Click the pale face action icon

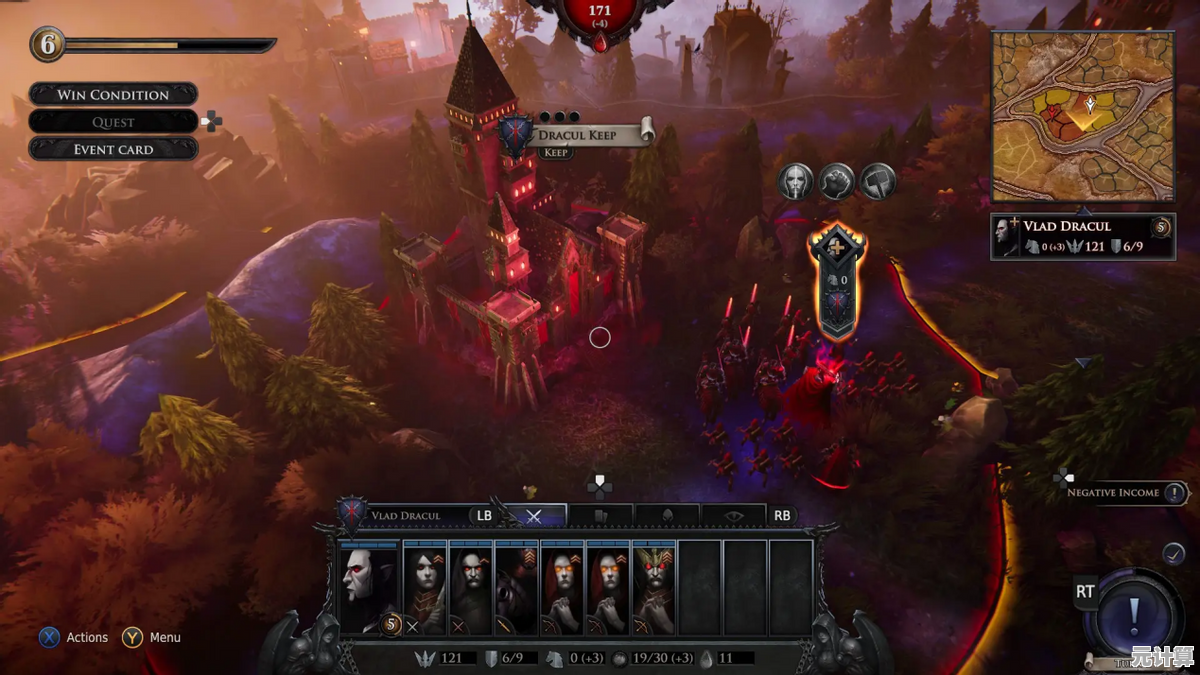(x=795, y=181)
